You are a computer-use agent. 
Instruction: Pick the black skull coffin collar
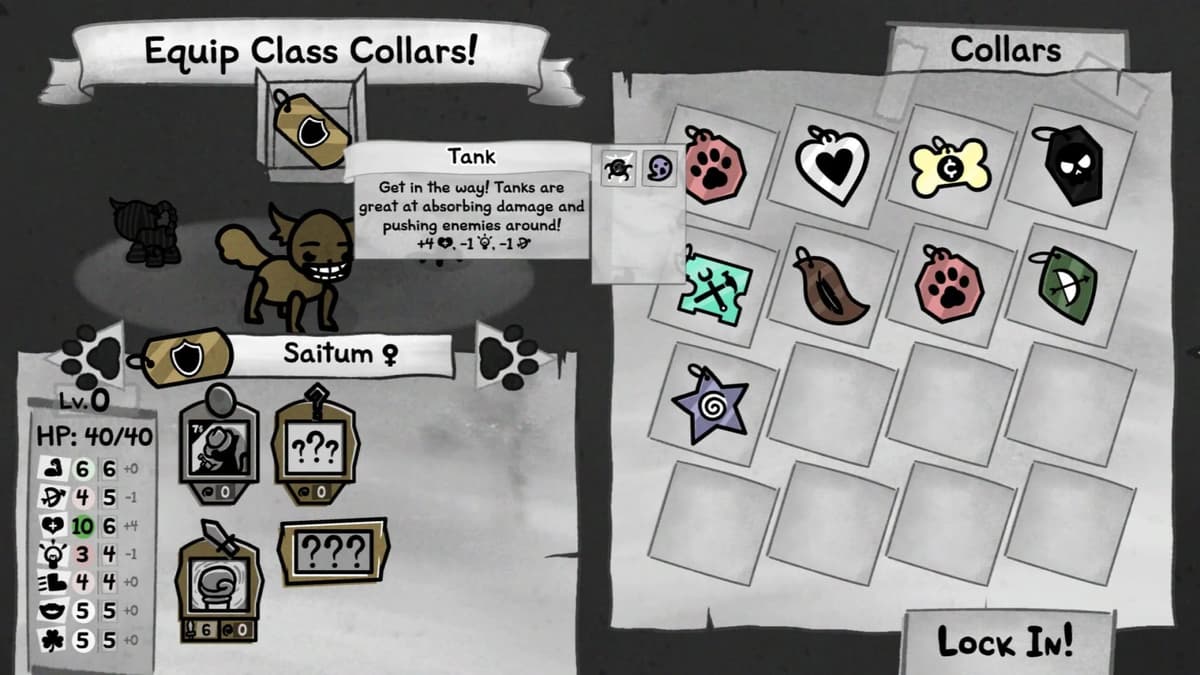(x=1067, y=165)
